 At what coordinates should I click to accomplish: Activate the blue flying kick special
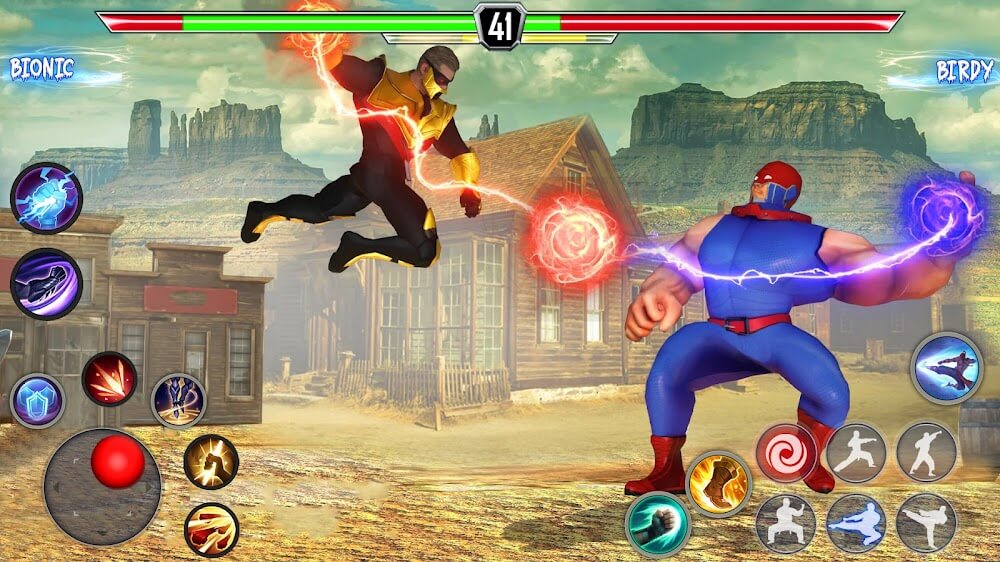coord(946,368)
